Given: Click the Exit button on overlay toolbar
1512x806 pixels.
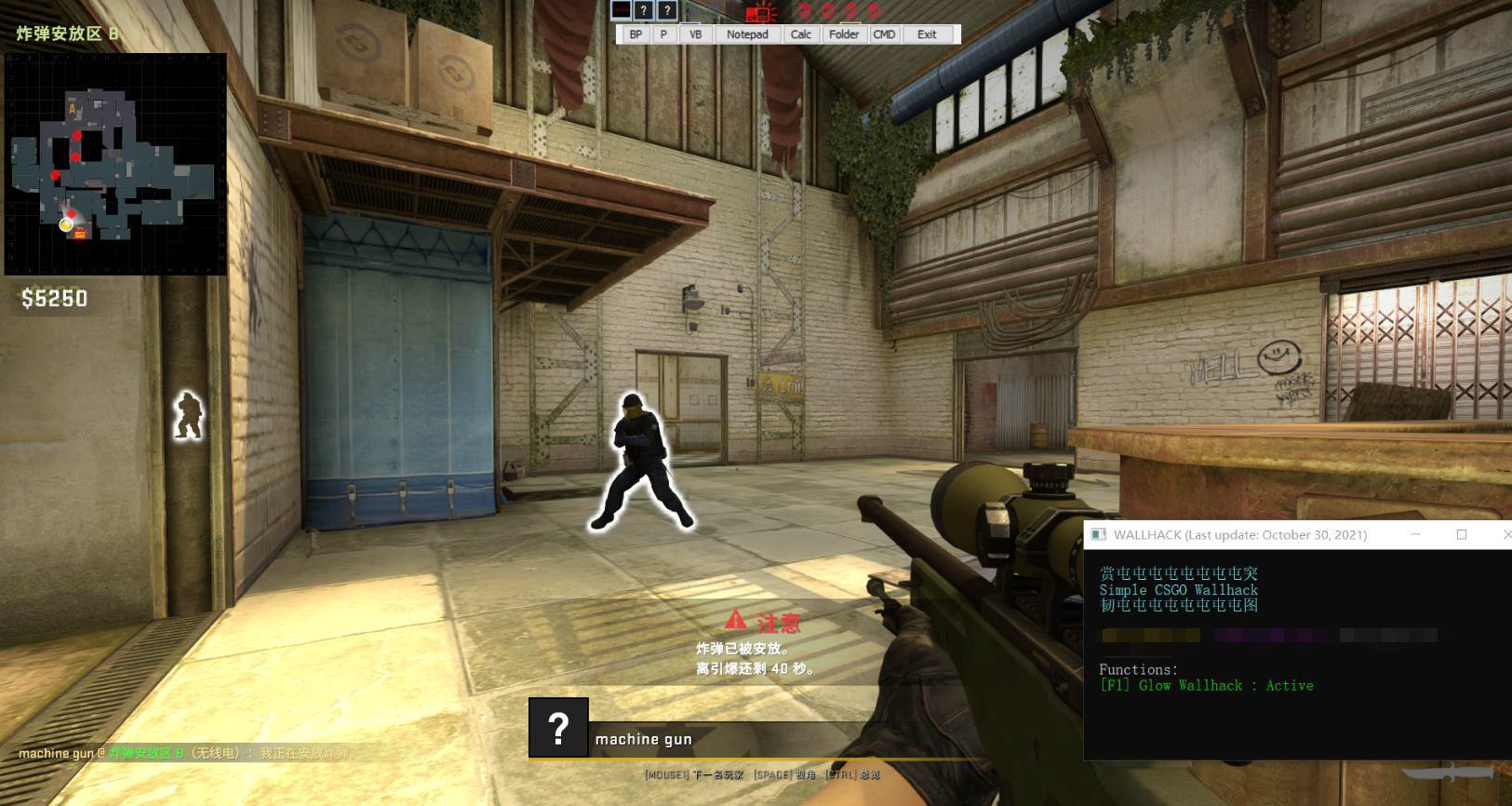Looking at the screenshot, I should [x=927, y=34].
